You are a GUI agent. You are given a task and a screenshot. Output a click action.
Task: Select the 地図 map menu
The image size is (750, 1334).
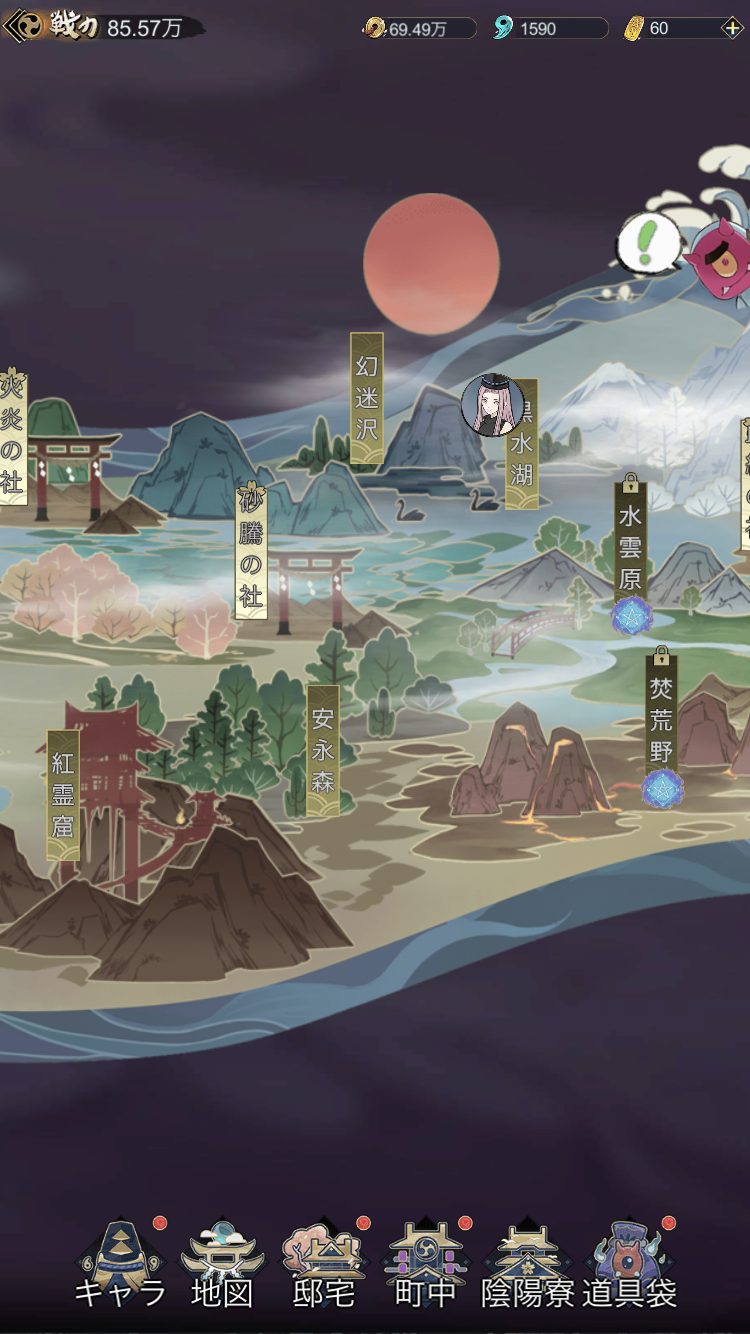pos(222,1265)
